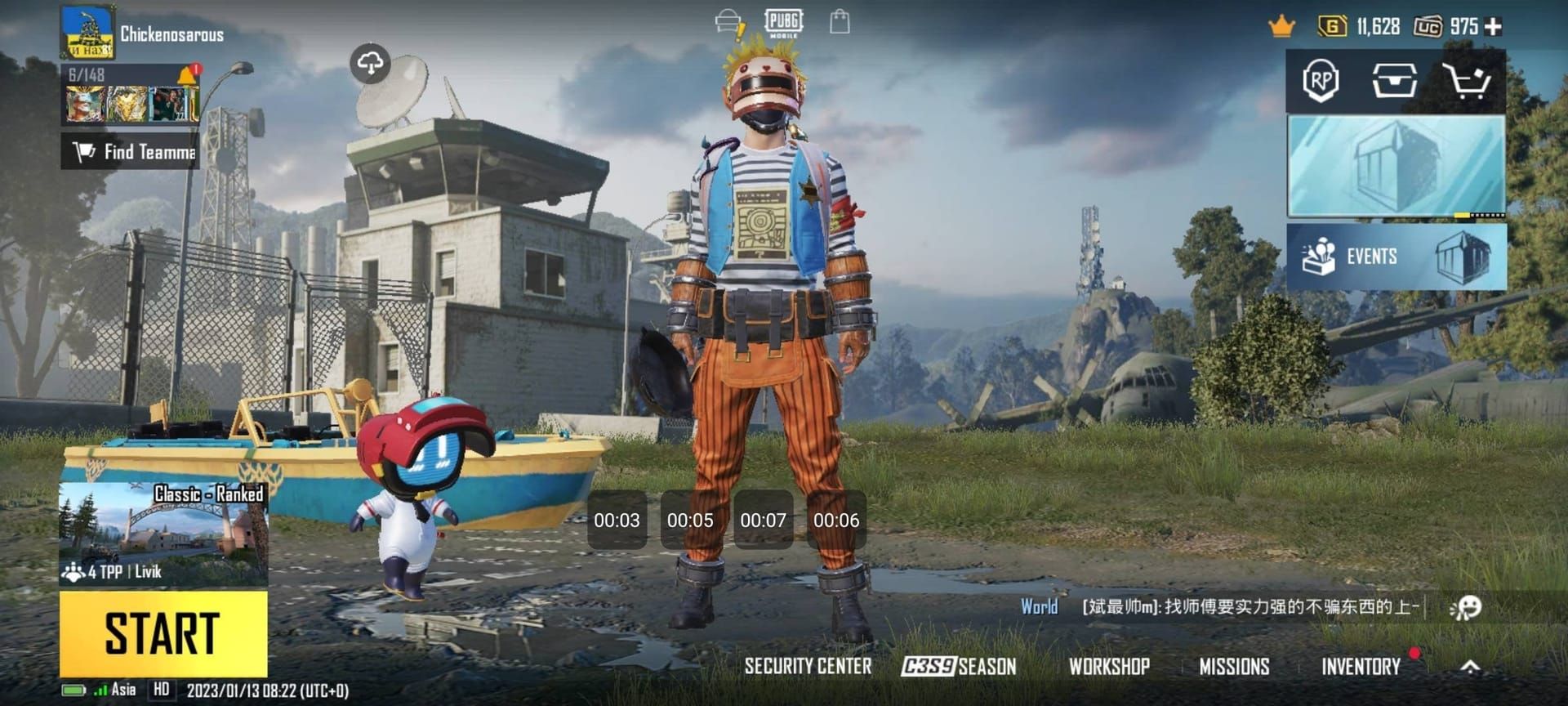Tap the yellow START button

[x=163, y=634]
